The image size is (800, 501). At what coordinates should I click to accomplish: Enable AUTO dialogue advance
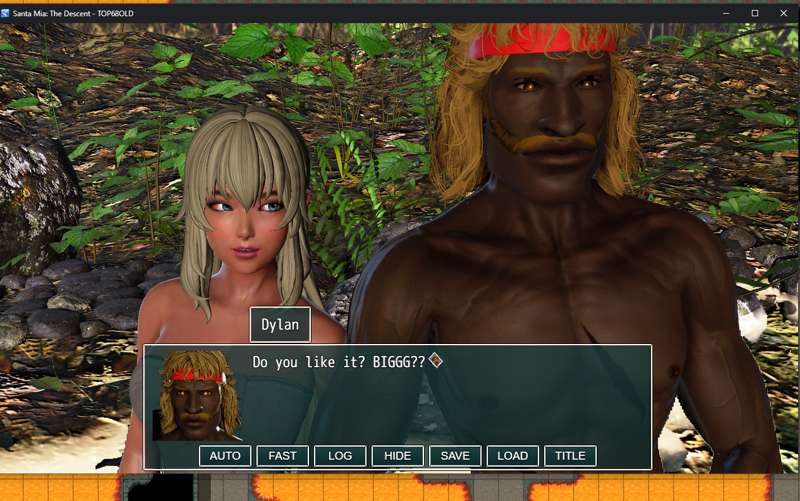225,456
